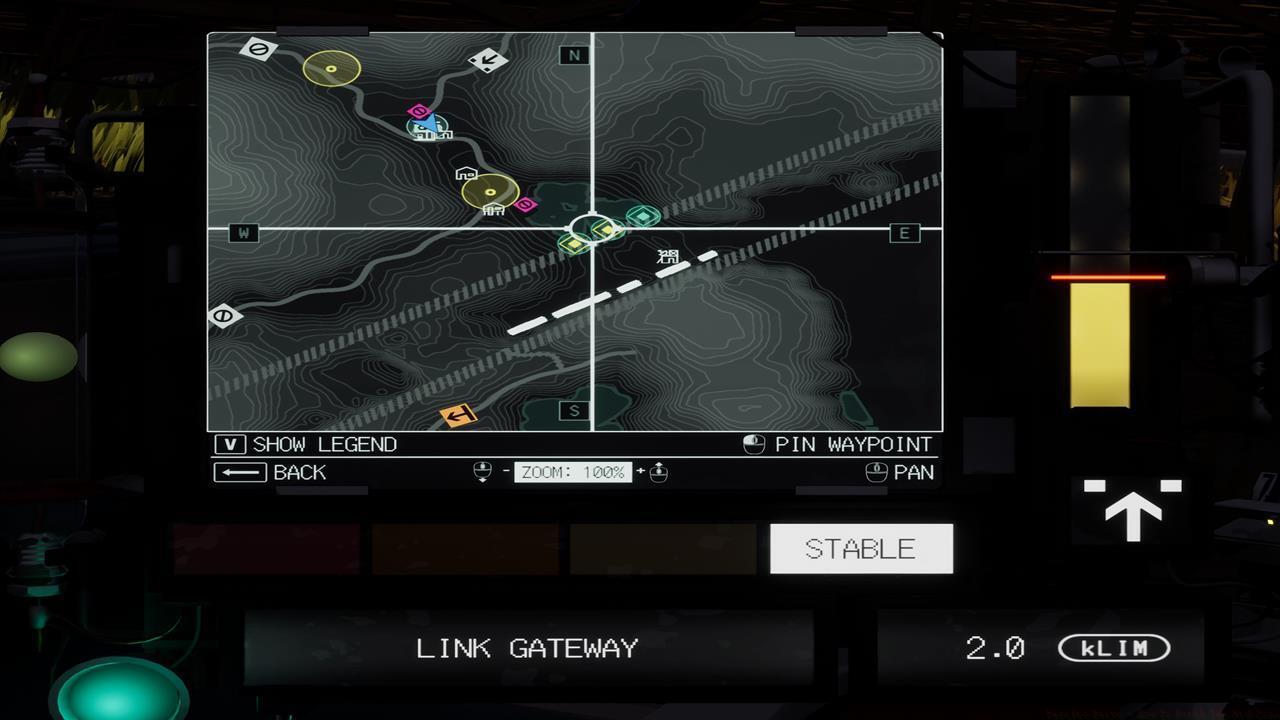Viewport: 1280px width, 720px height.
Task: Select a teal diamond cargo marker near the crosshair
Action: (x=642, y=216)
